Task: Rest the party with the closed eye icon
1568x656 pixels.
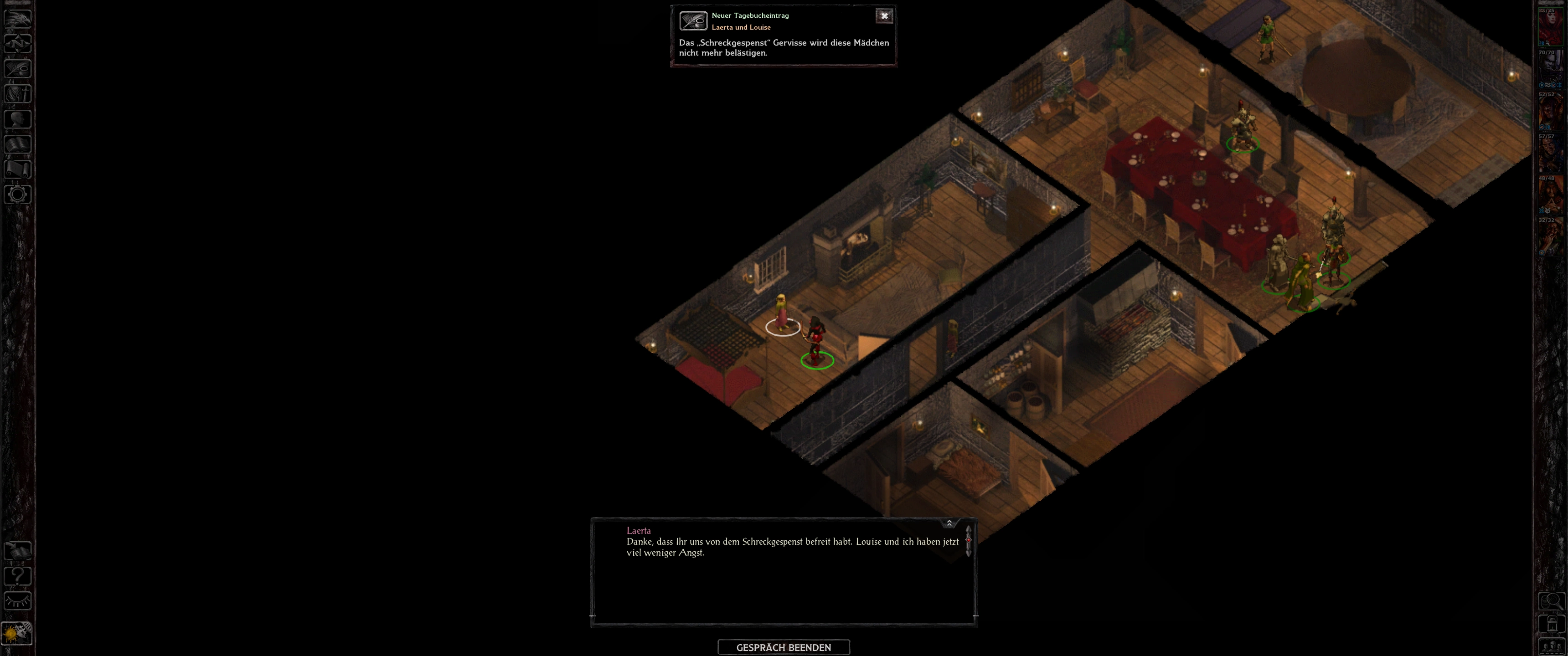Action: click(x=18, y=601)
